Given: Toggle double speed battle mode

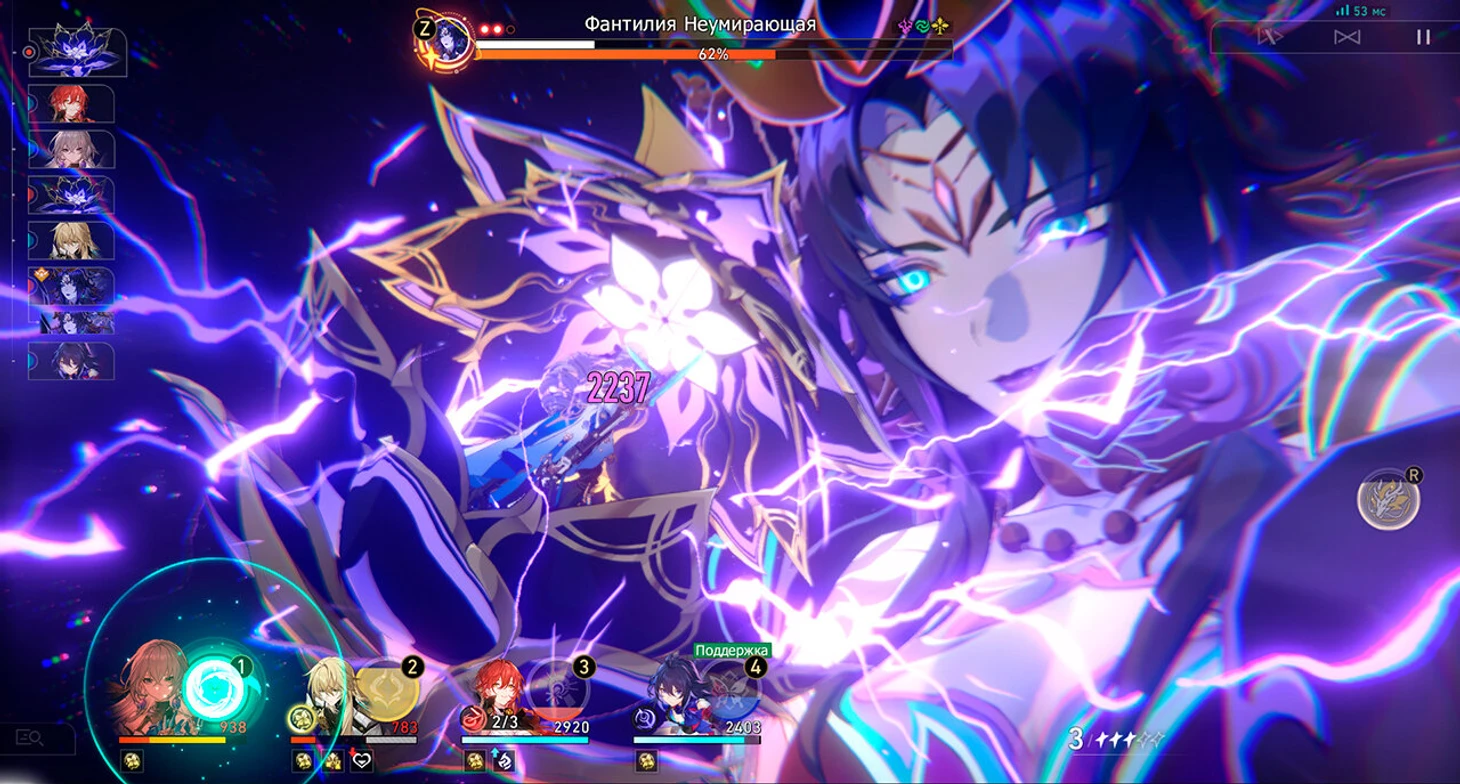Looking at the screenshot, I should pyautogui.click(x=1271, y=37).
